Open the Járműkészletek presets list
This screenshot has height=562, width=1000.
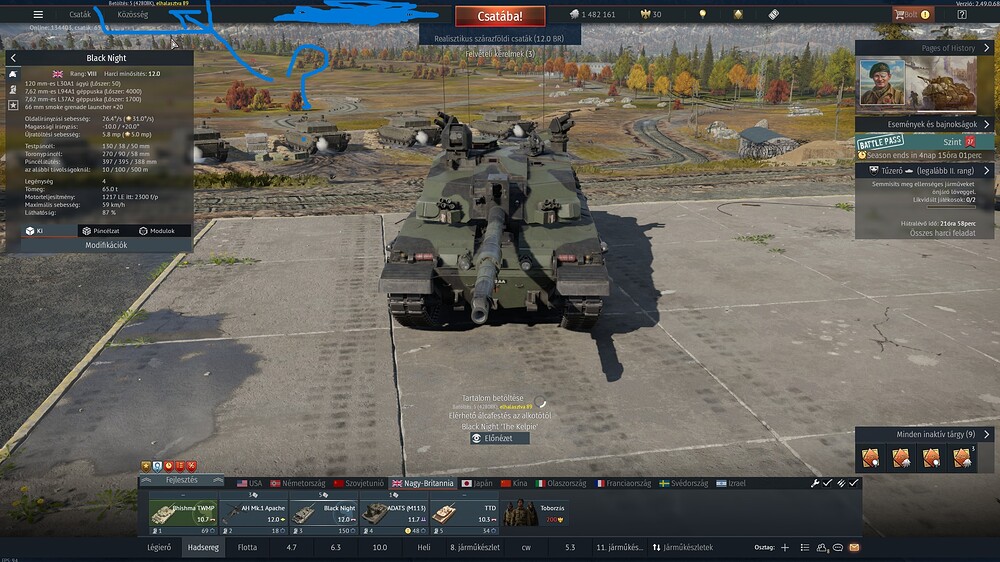(683, 548)
